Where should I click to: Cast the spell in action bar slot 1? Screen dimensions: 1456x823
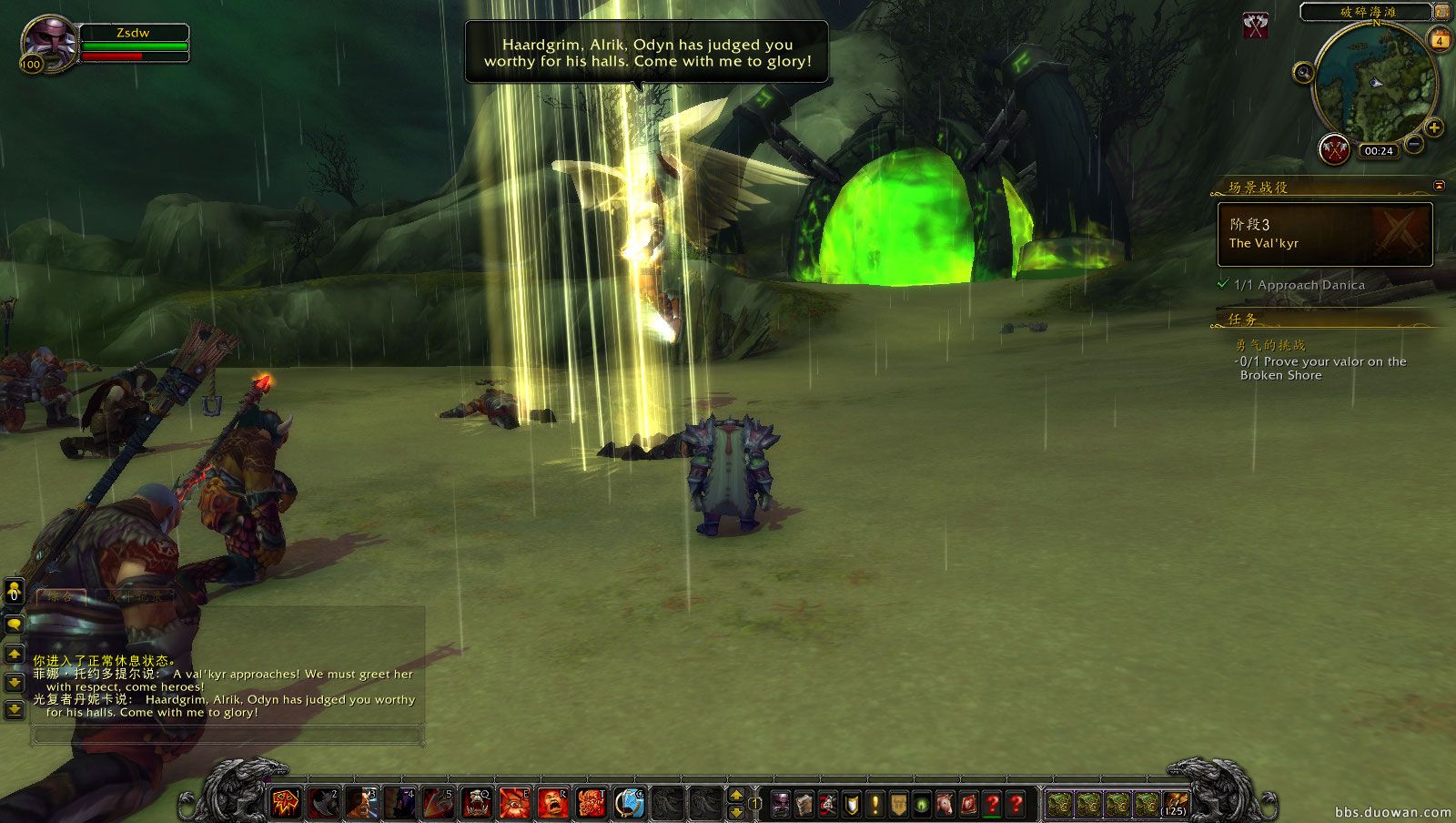point(285,804)
